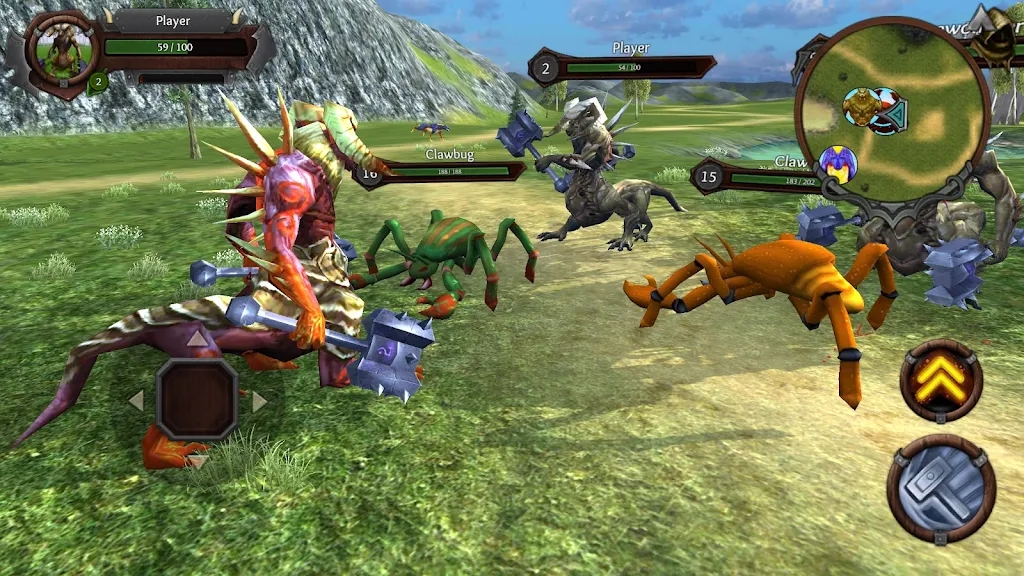Tap the joystick's right arrow
This screenshot has height=576, width=1024.
click(258, 401)
